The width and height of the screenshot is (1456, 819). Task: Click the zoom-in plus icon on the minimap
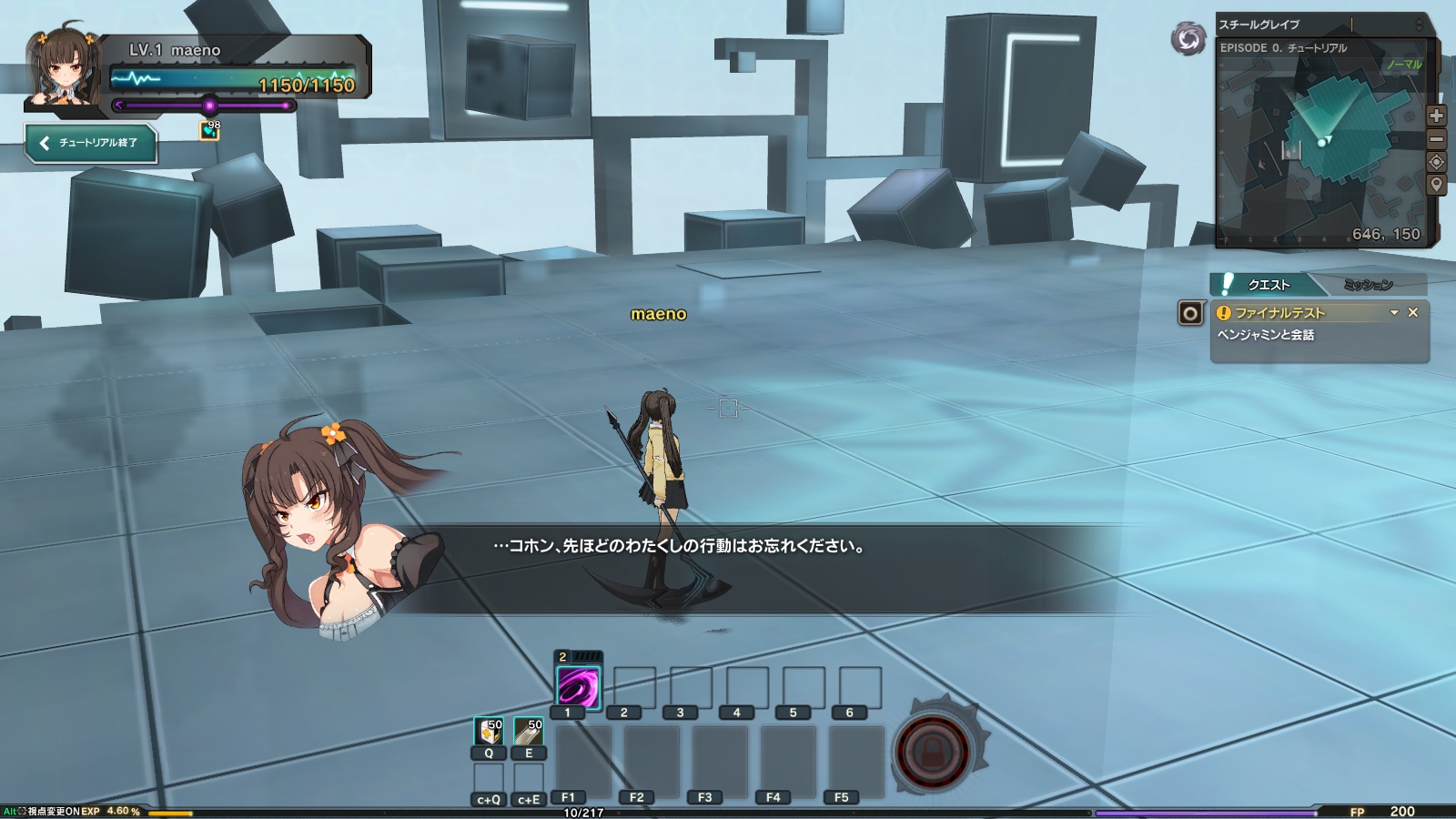1435,116
